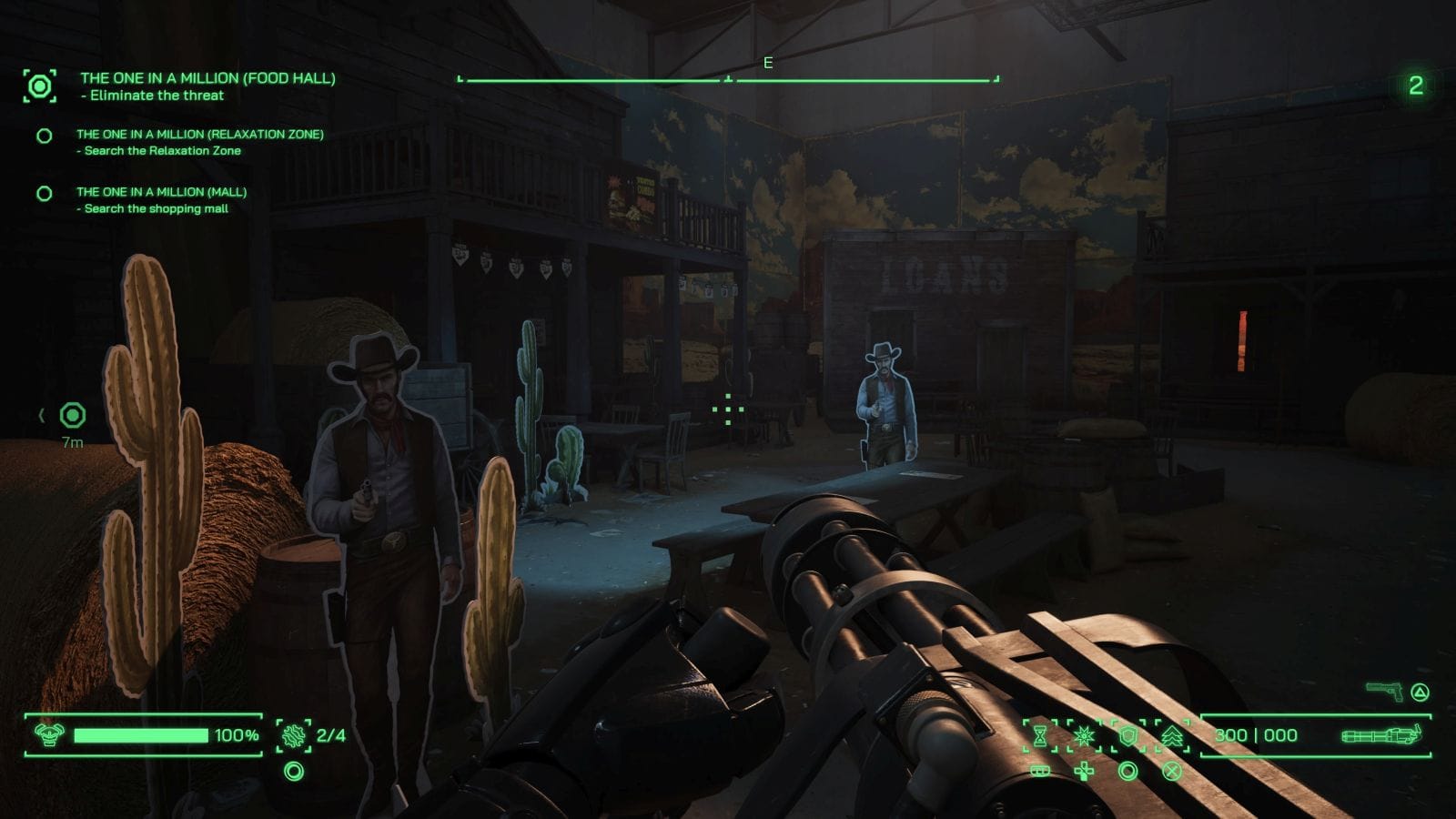Click the compass bar at top
Viewport: 1456px width, 819px height.
[x=728, y=79]
